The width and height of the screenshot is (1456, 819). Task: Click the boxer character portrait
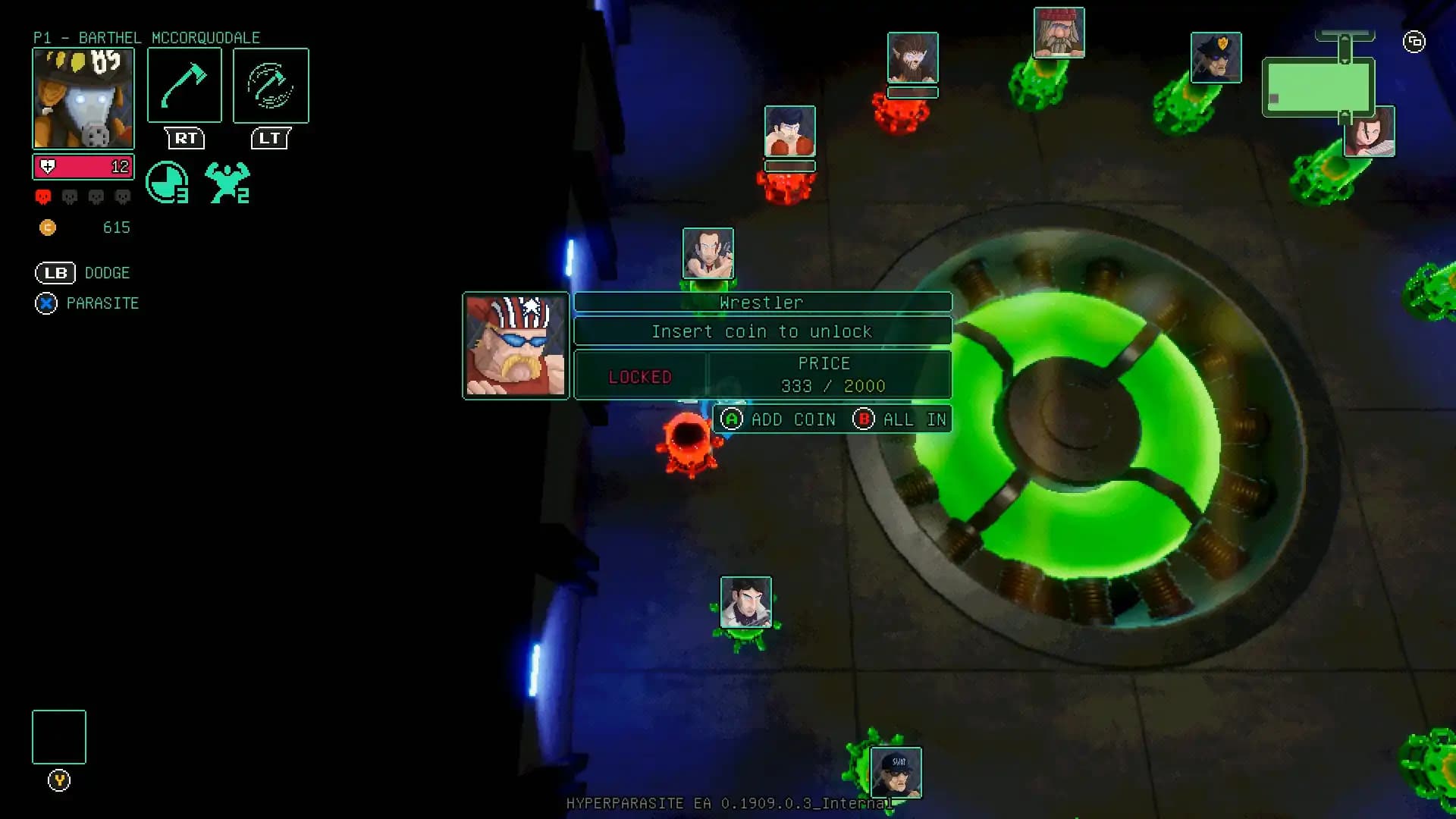point(789,131)
